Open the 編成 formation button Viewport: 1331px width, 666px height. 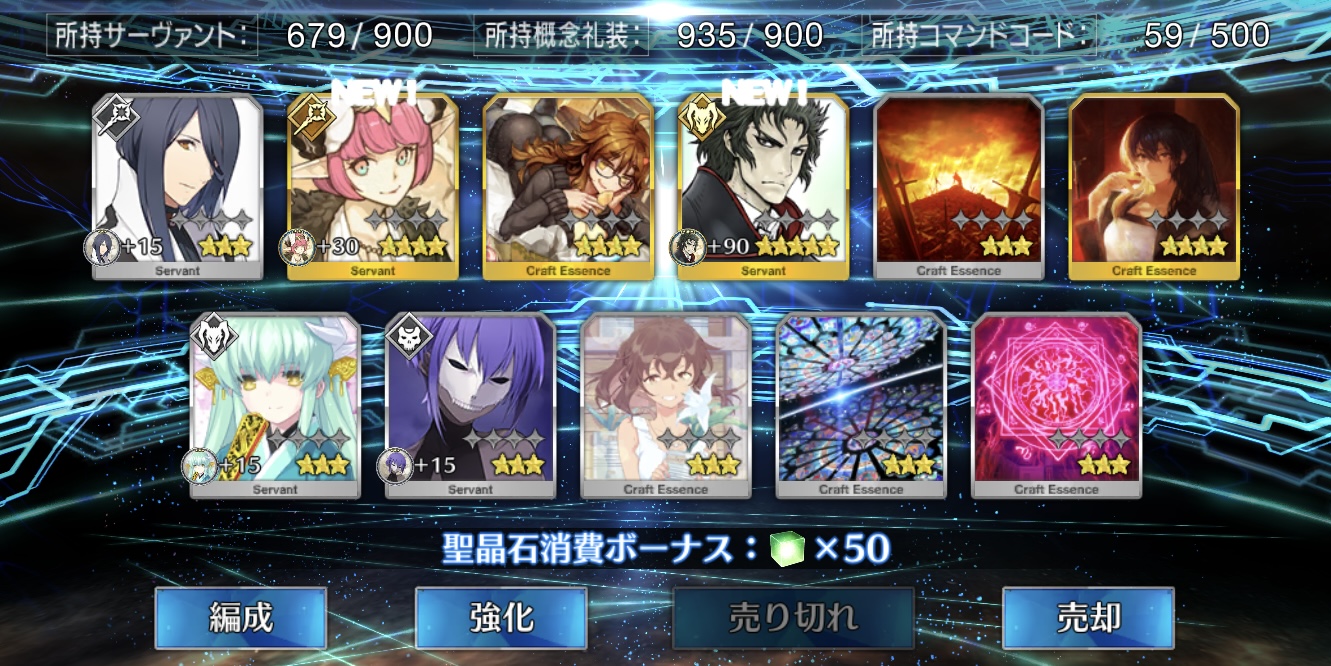(240, 617)
